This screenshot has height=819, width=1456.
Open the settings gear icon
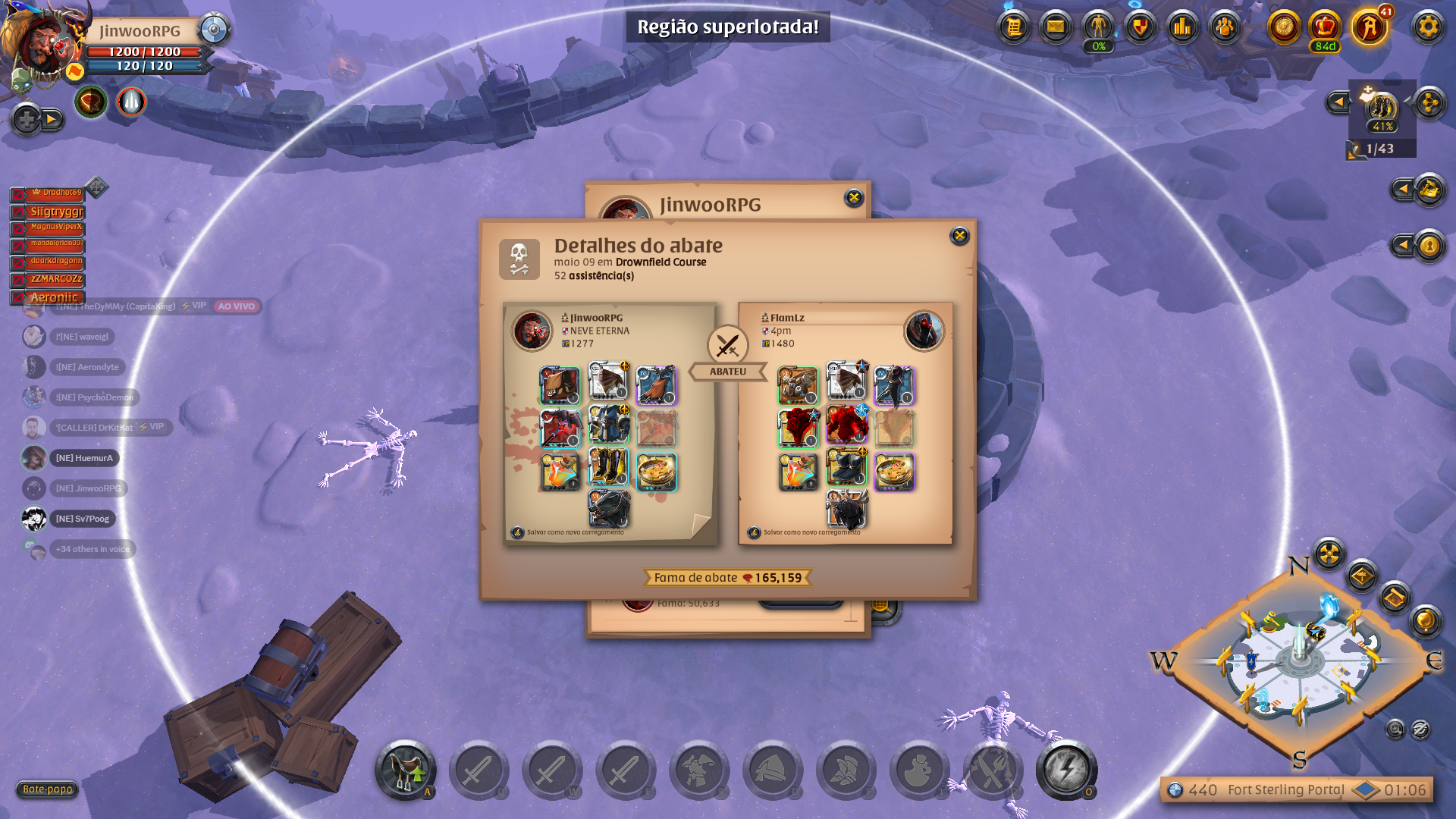click(1428, 27)
